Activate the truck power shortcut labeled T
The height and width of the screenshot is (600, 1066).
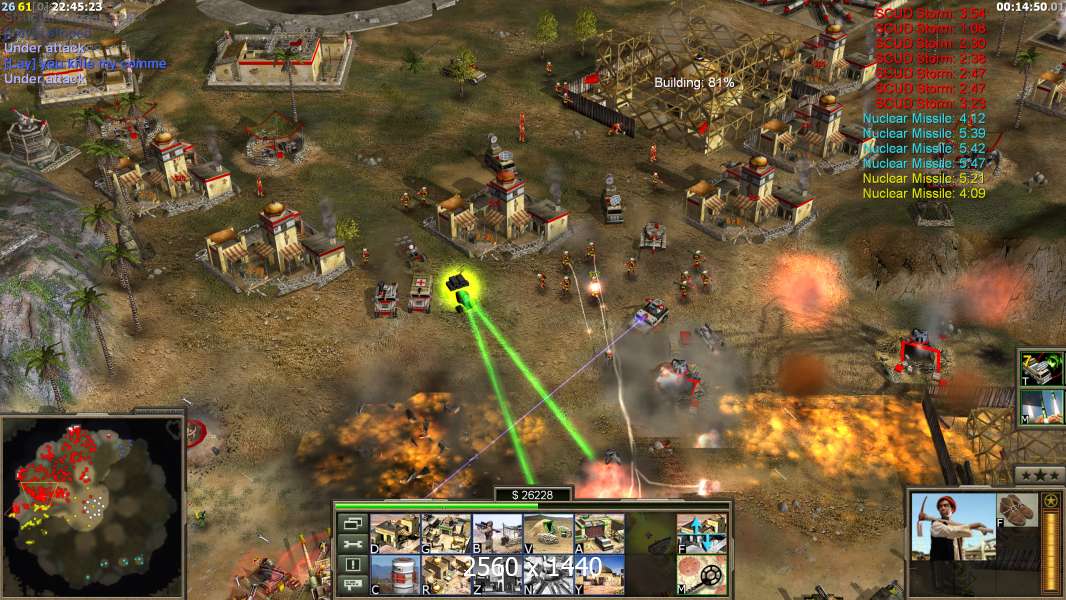(1041, 368)
